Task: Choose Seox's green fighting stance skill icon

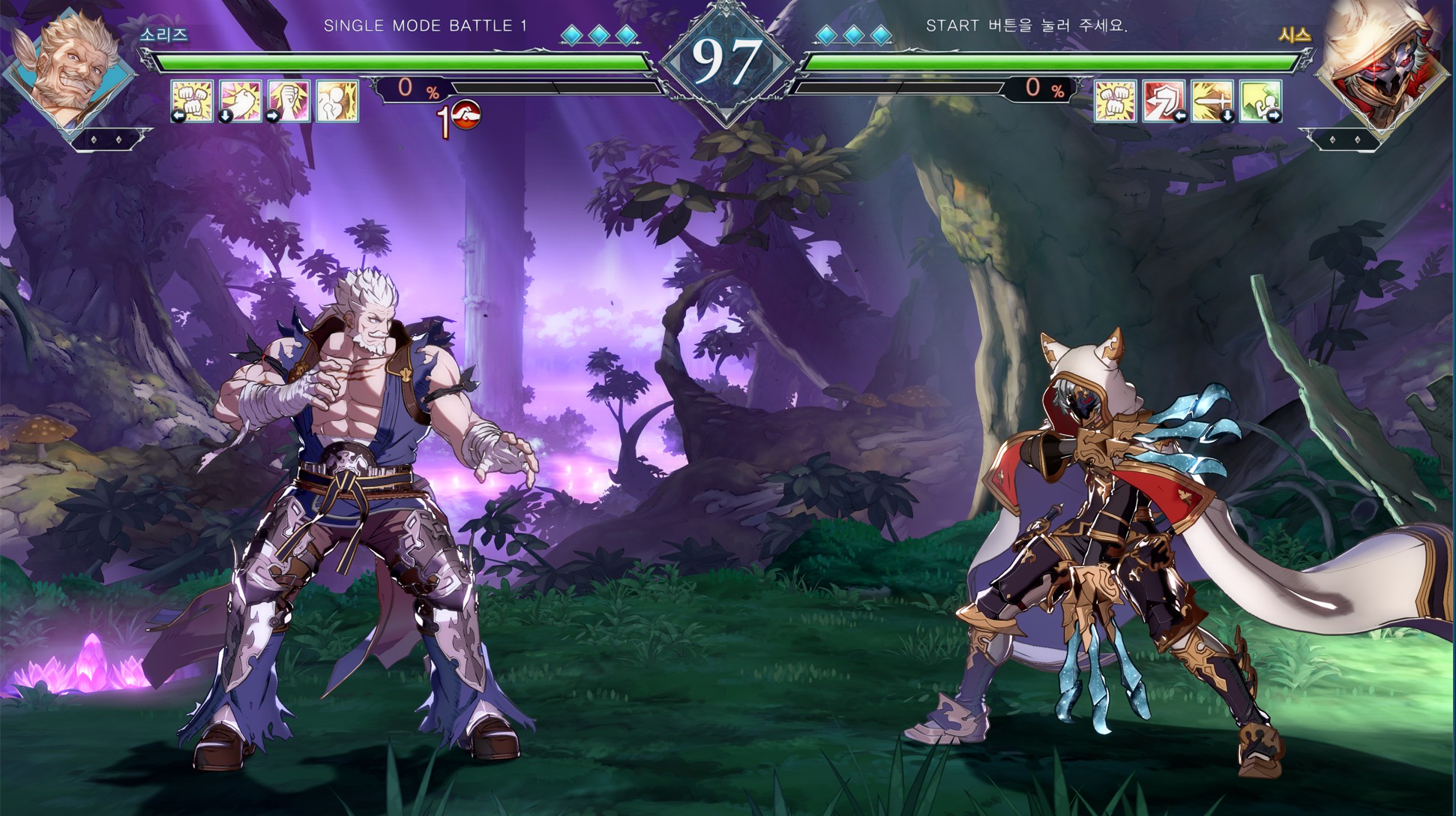Action: 1260,100
